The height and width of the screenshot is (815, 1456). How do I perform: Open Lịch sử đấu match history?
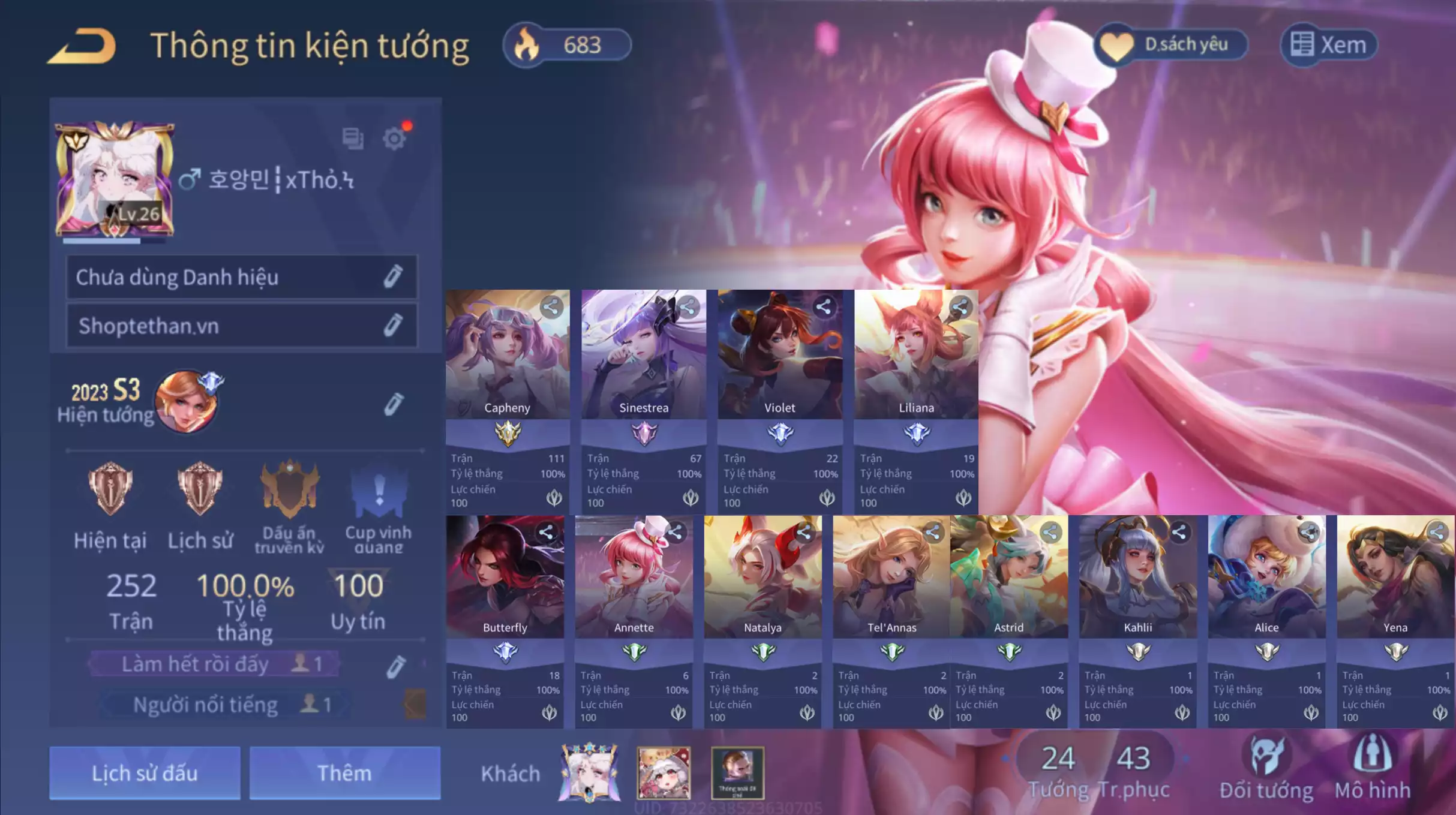144,774
